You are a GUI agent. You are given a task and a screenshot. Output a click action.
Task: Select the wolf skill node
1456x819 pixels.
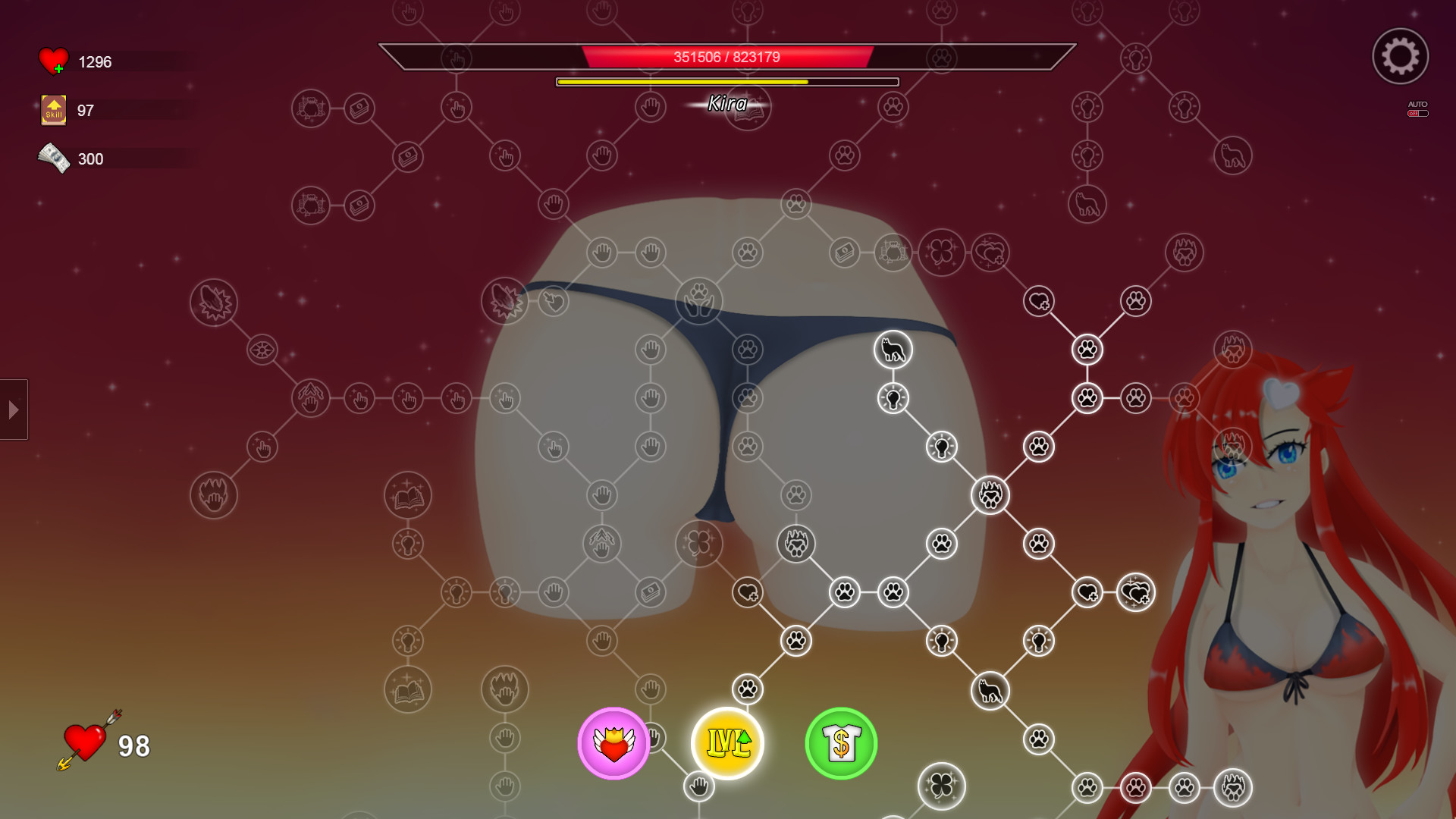(893, 350)
